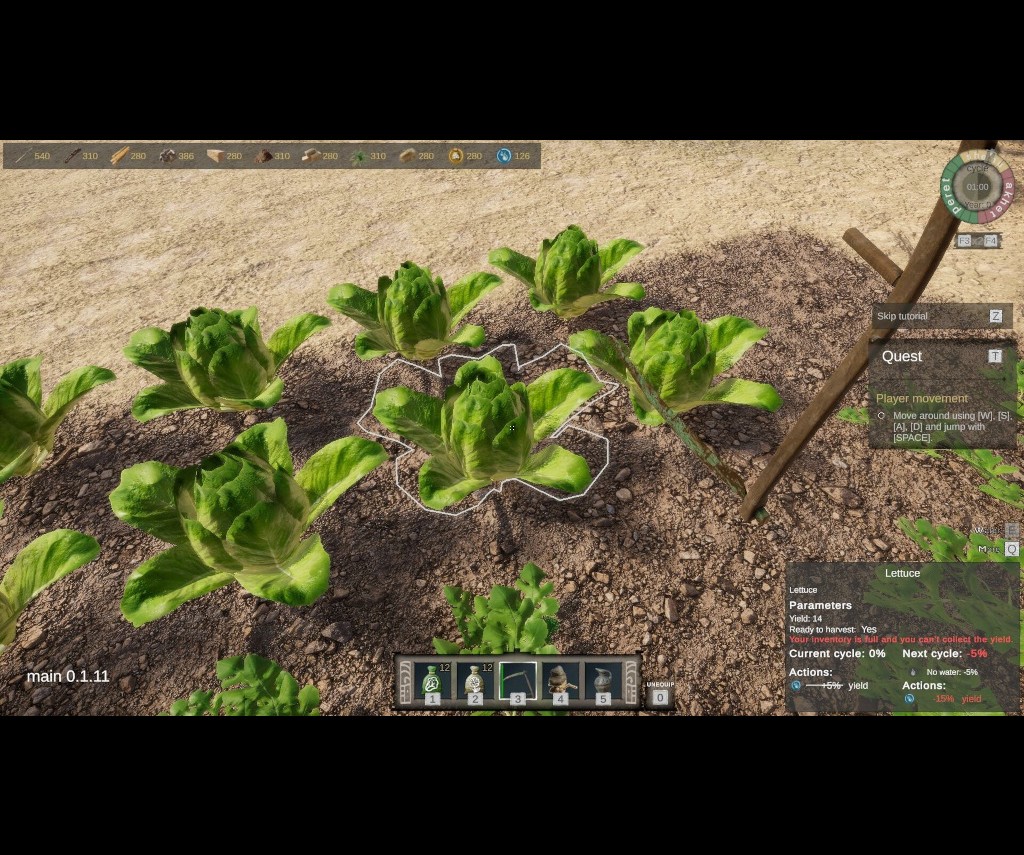Click the Lettuce info panel title
The height and width of the screenshot is (855, 1024).
click(x=902, y=573)
